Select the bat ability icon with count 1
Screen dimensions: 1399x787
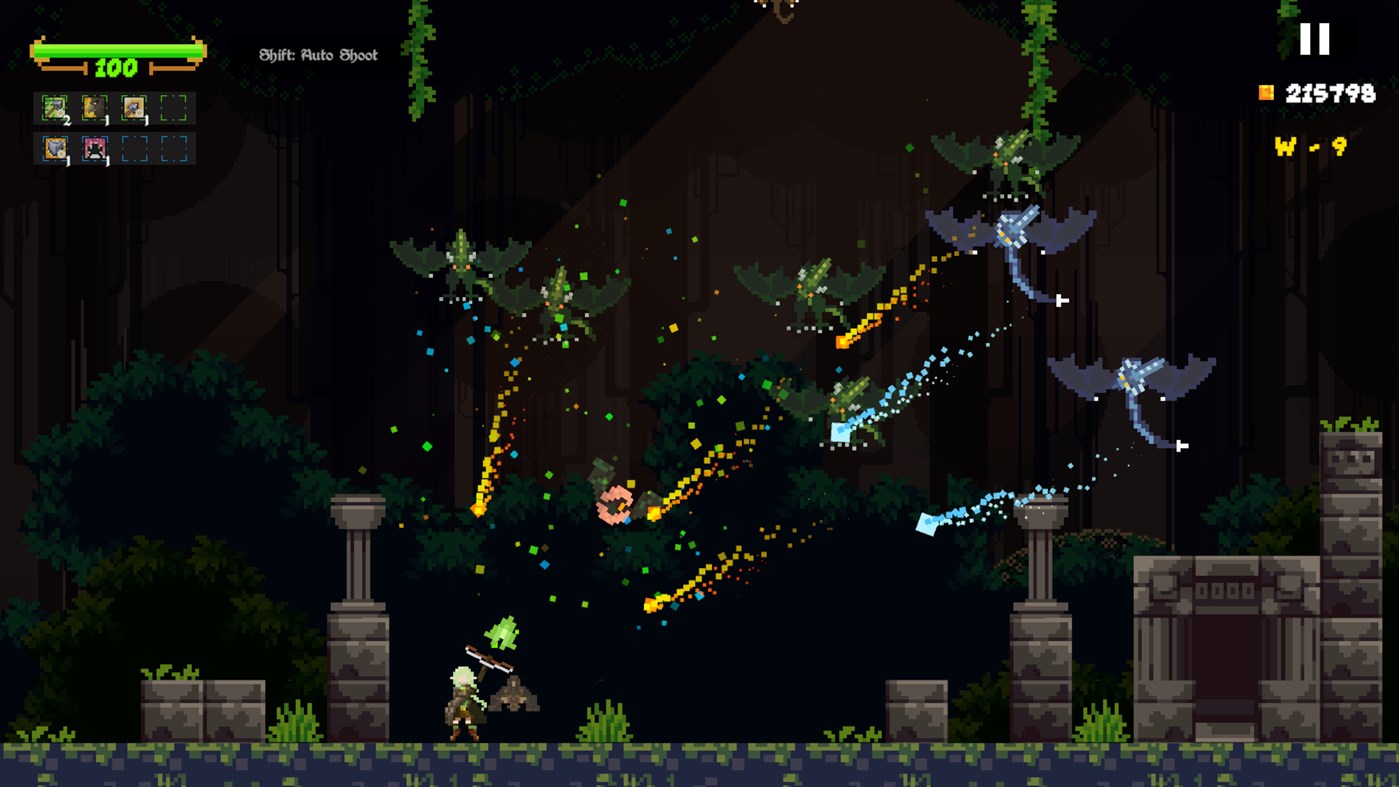94,108
